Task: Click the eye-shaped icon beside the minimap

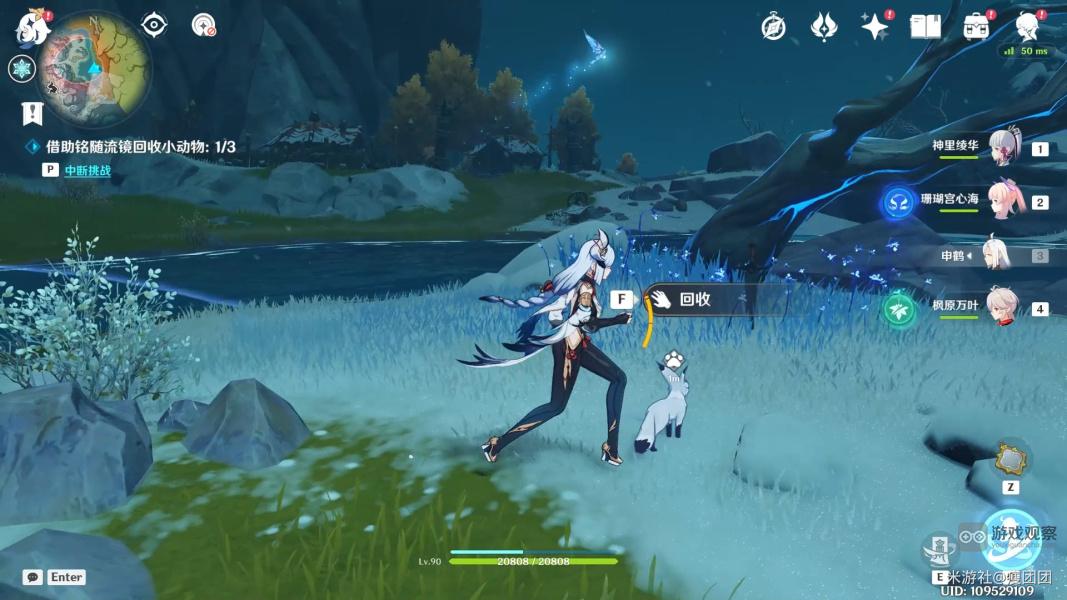Action: (x=154, y=25)
